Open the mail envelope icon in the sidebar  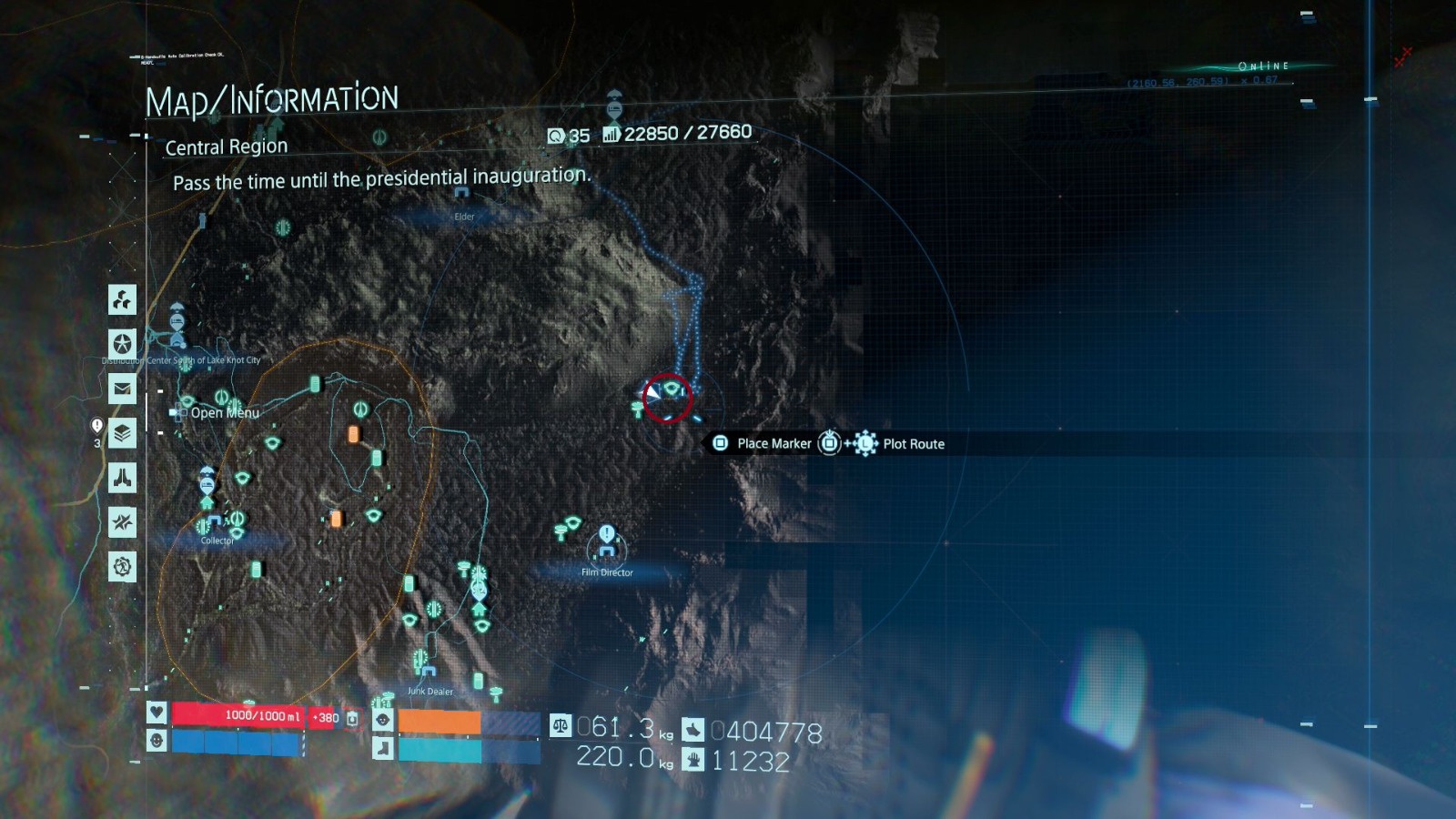[x=121, y=389]
